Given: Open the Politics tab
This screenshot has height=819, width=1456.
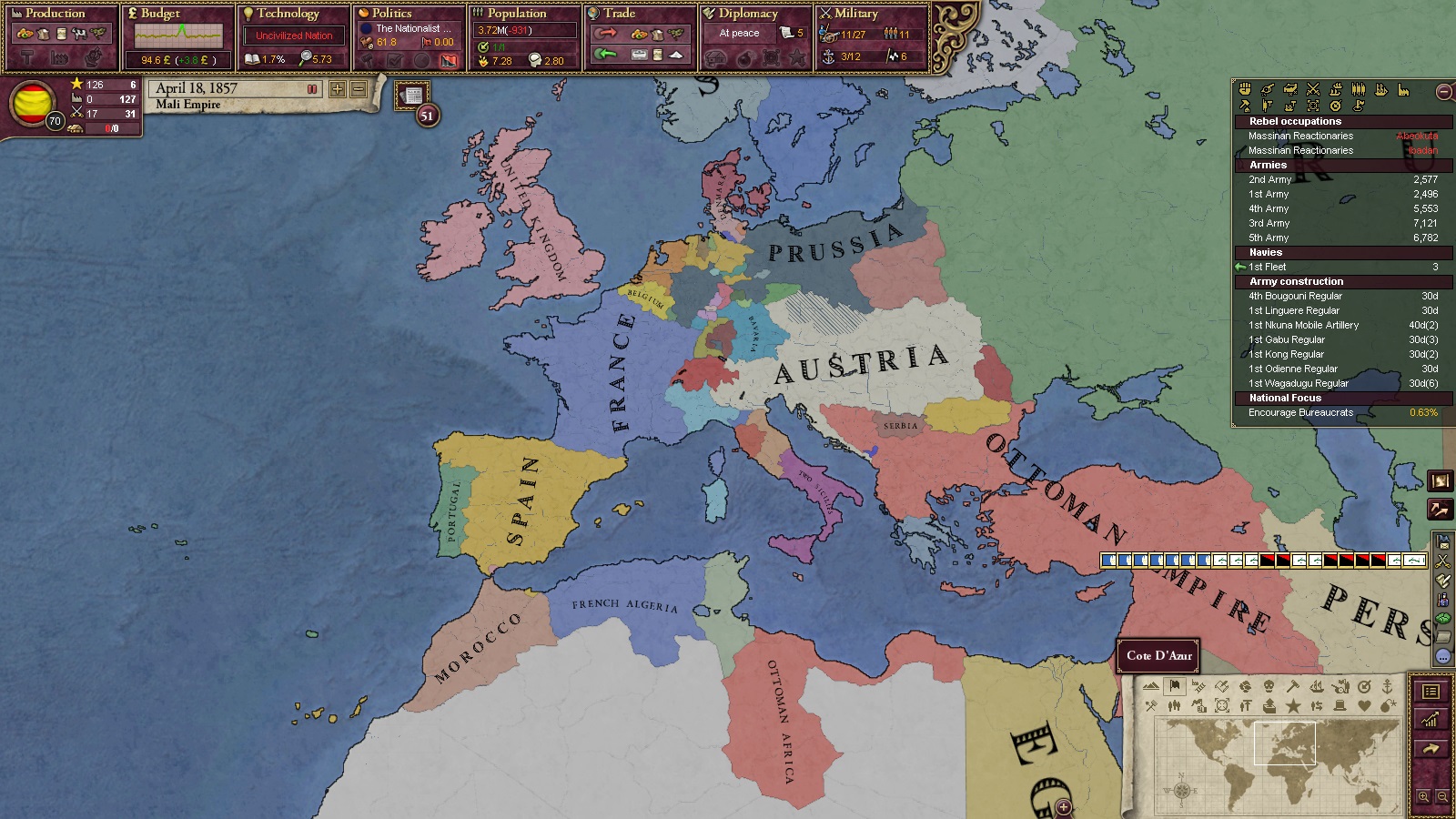Looking at the screenshot, I should (391, 14).
